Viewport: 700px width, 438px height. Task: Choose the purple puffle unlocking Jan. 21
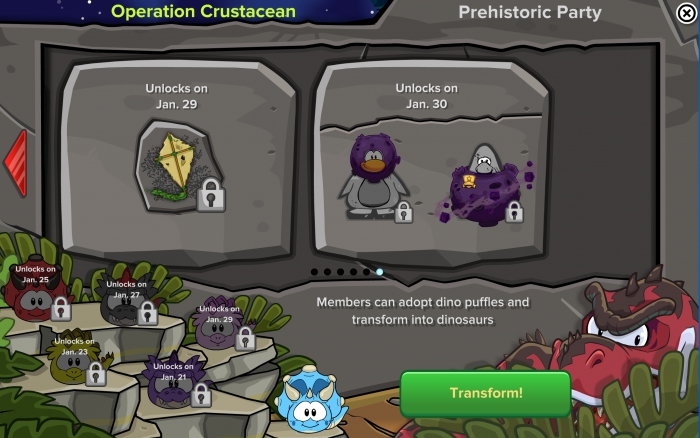pos(172,385)
